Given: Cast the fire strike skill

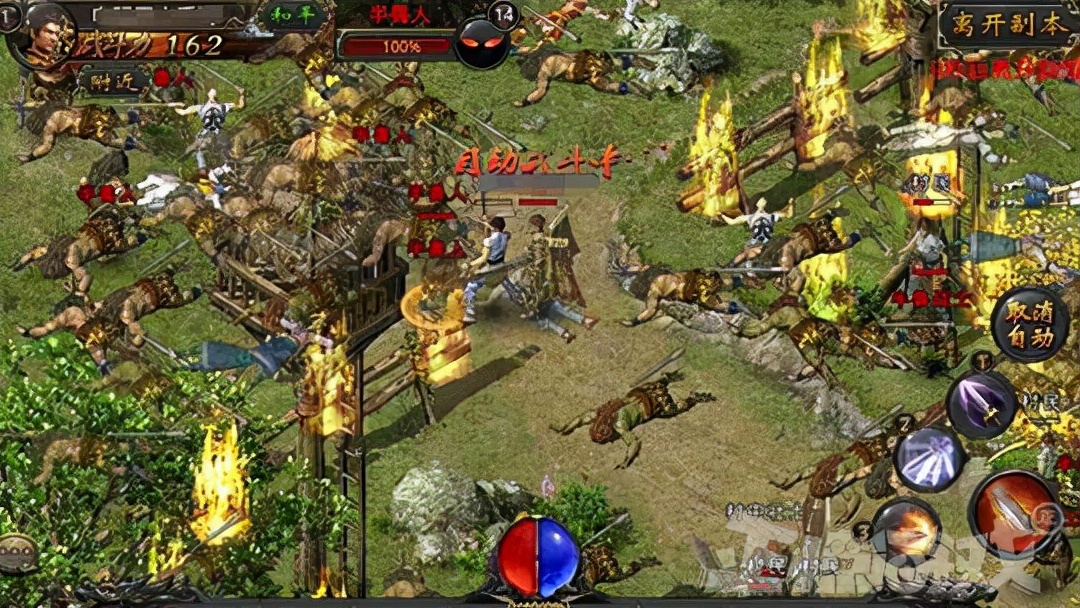Looking at the screenshot, I should (x=906, y=532).
